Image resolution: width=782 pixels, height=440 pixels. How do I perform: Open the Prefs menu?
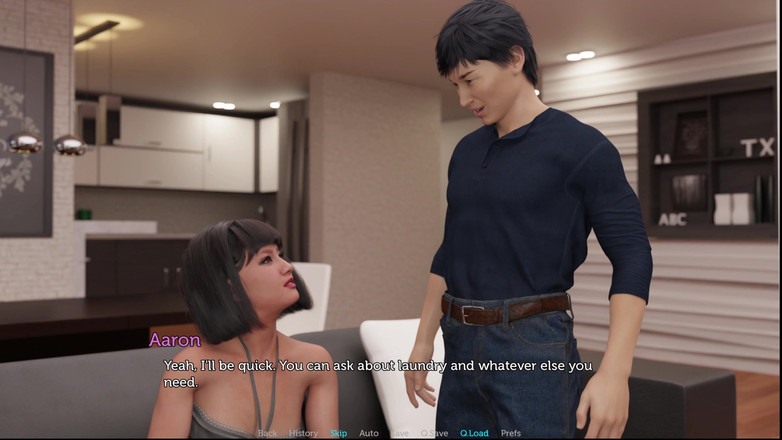click(511, 433)
